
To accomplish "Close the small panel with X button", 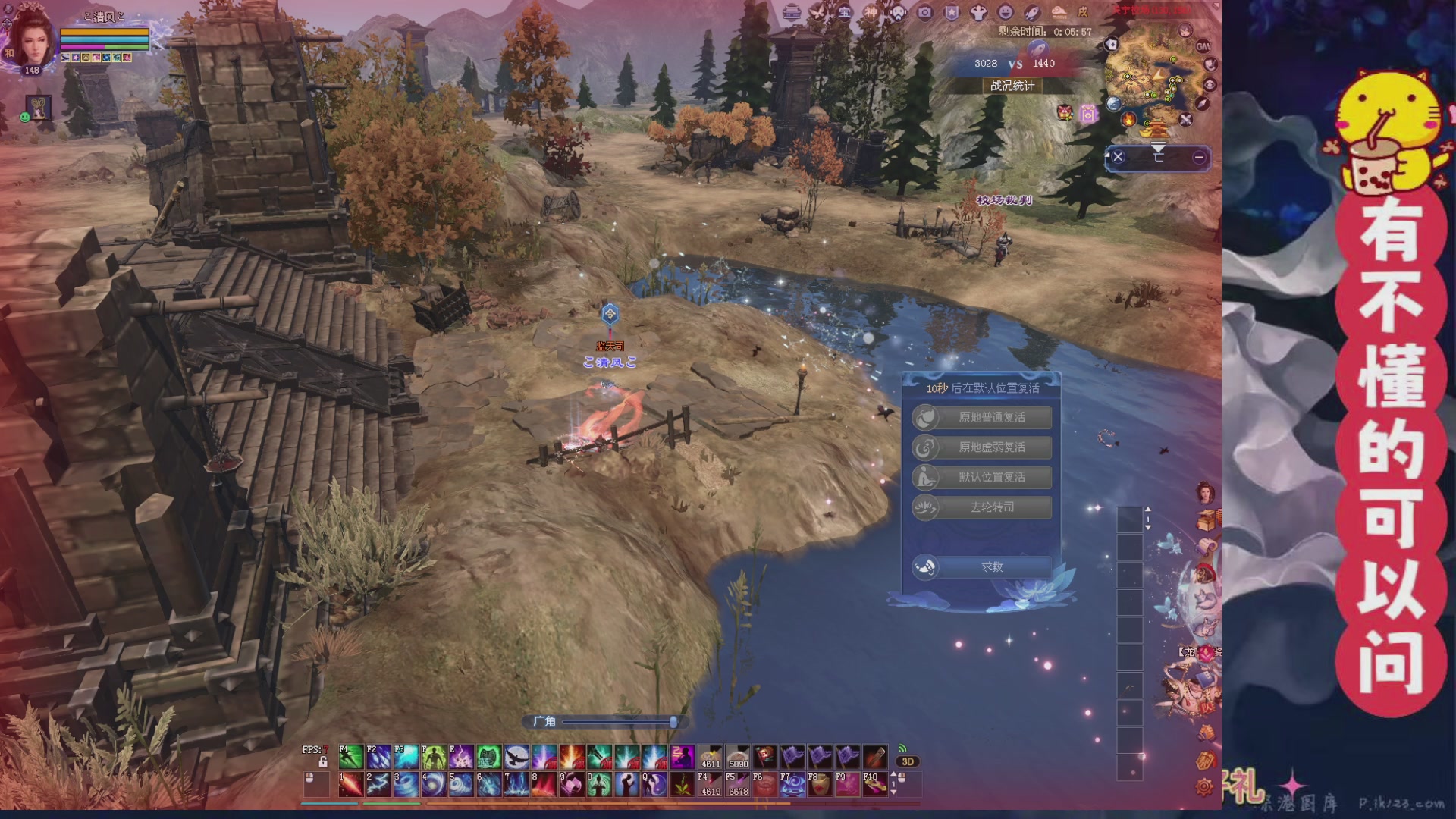I will point(1118,157).
